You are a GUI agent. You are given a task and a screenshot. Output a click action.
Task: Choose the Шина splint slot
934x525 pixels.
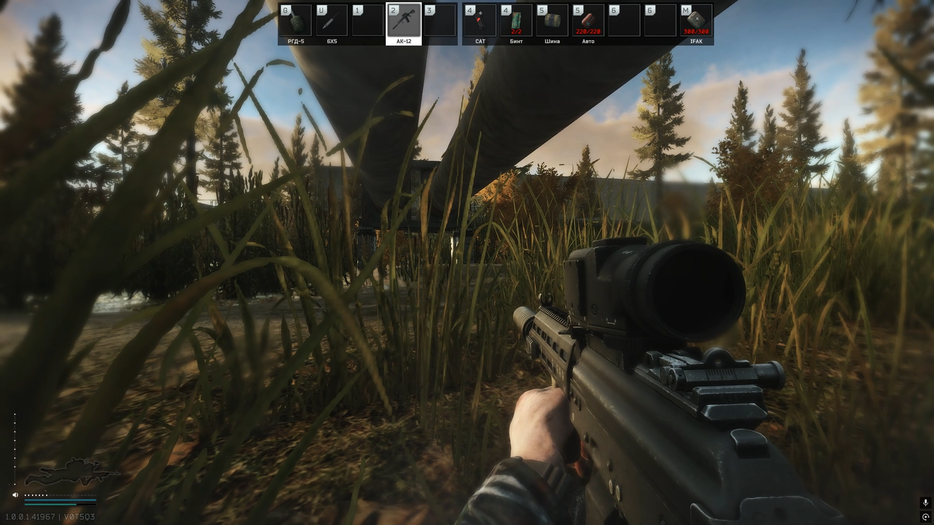tap(551, 22)
